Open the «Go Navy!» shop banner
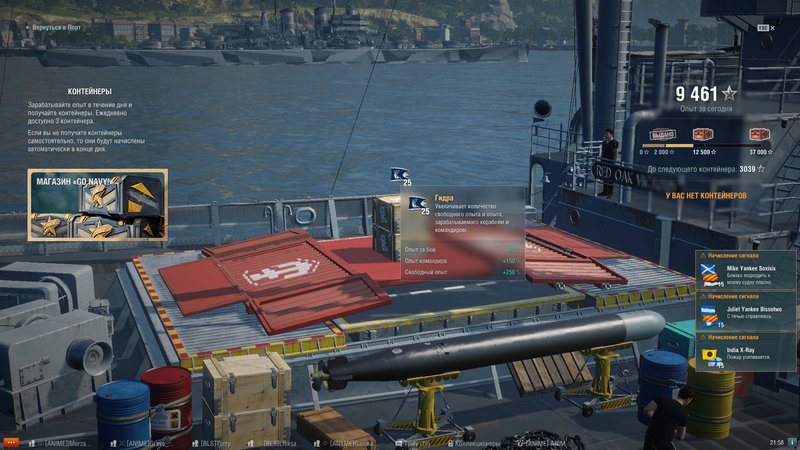This screenshot has width=800, height=450. point(97,205)
